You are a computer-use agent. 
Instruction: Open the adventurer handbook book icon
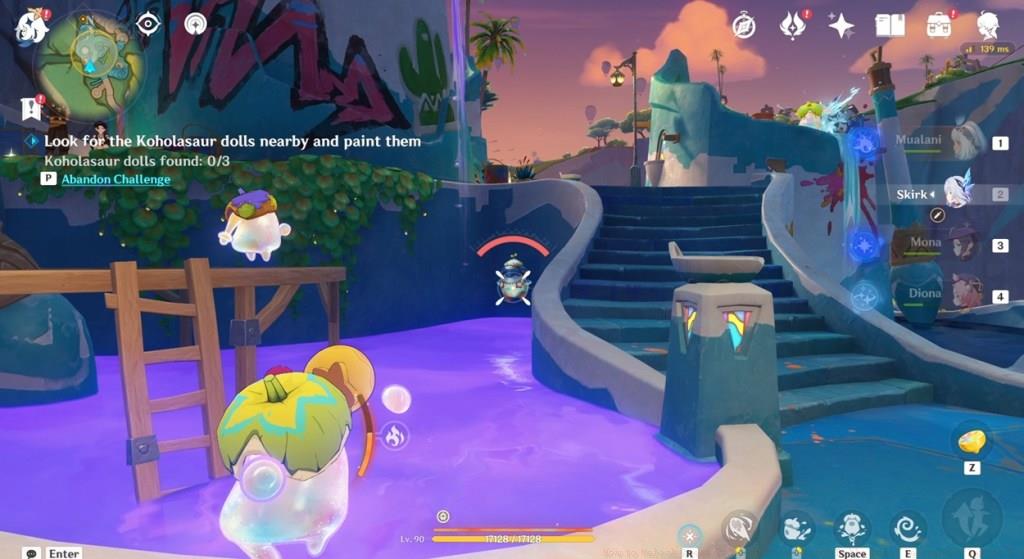tap(889, 25)
